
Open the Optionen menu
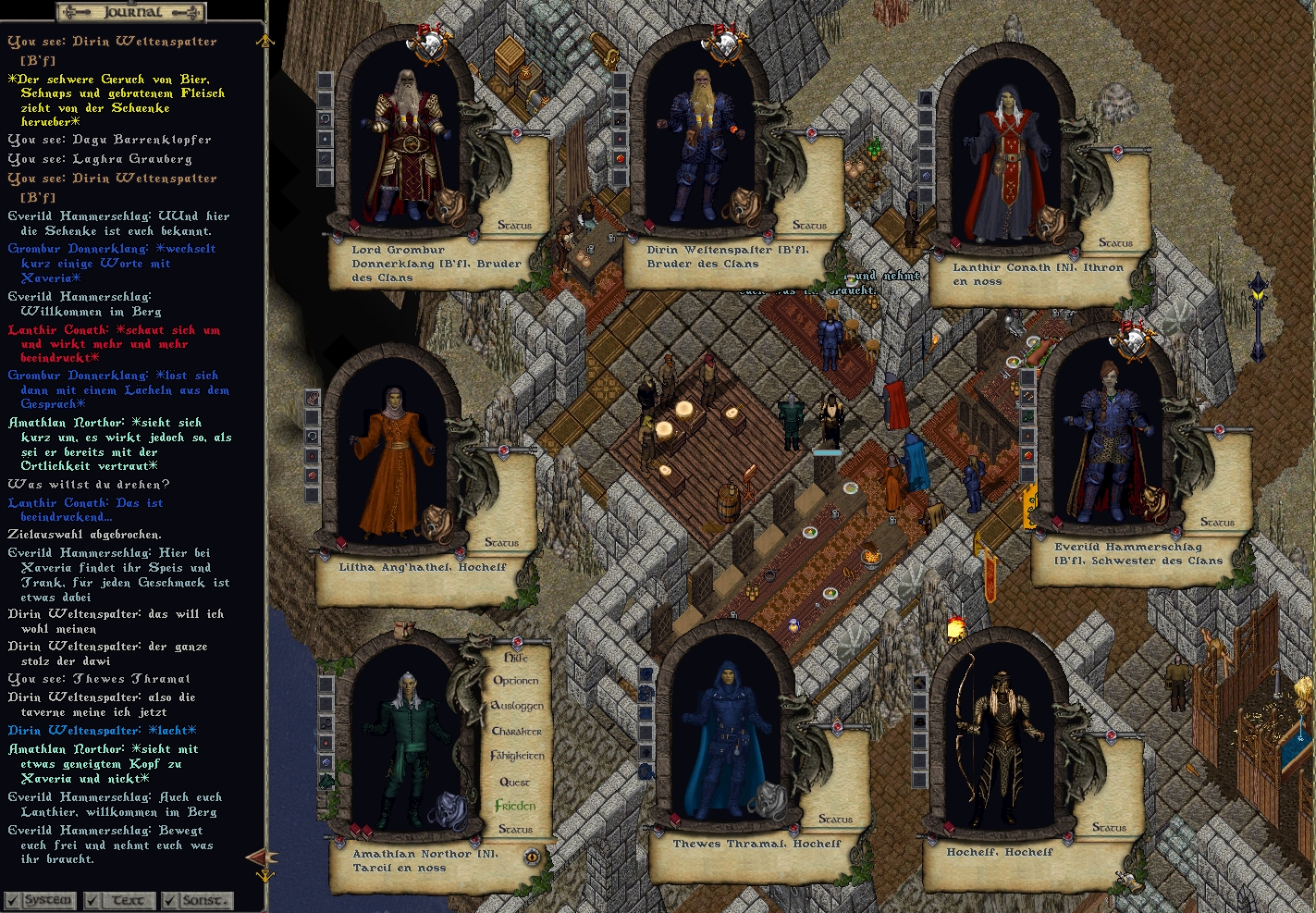[x=516, y=681]
